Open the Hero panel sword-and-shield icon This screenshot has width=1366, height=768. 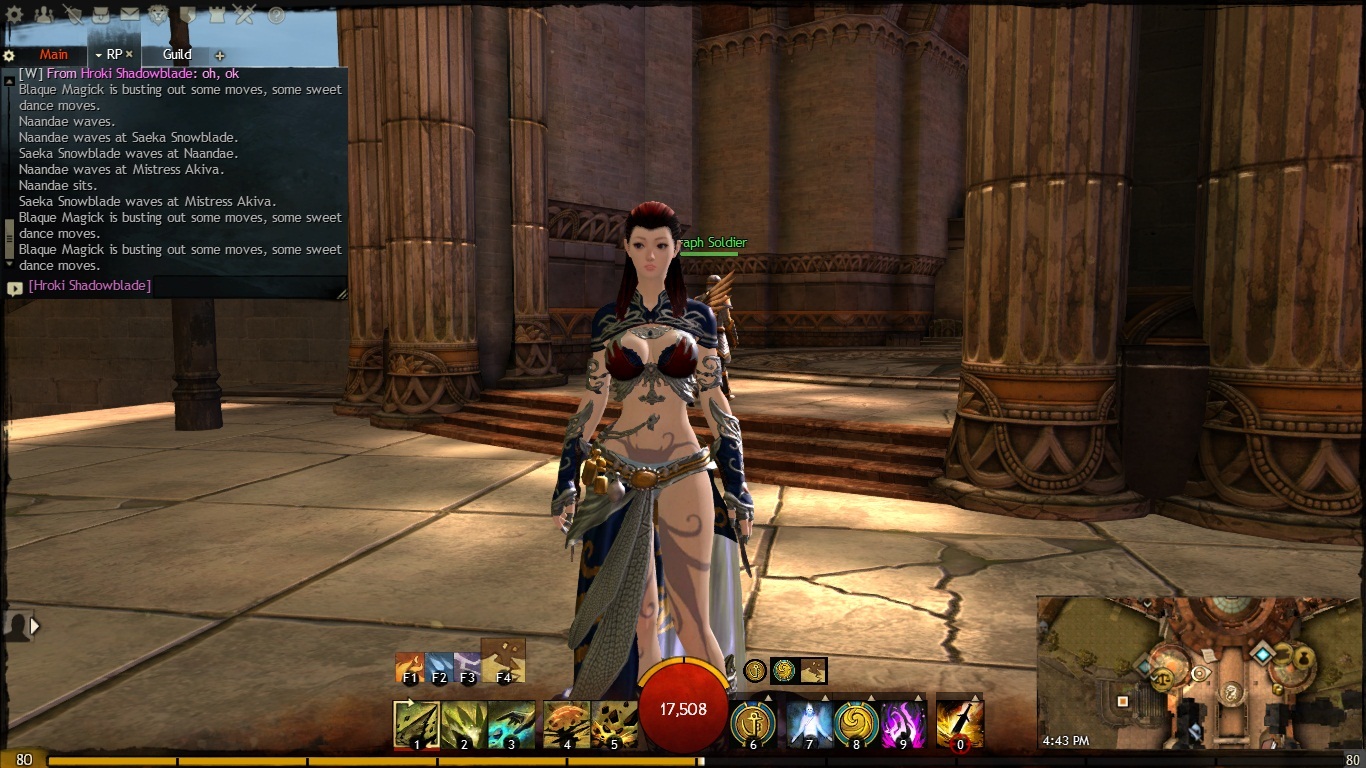point(72,15)
